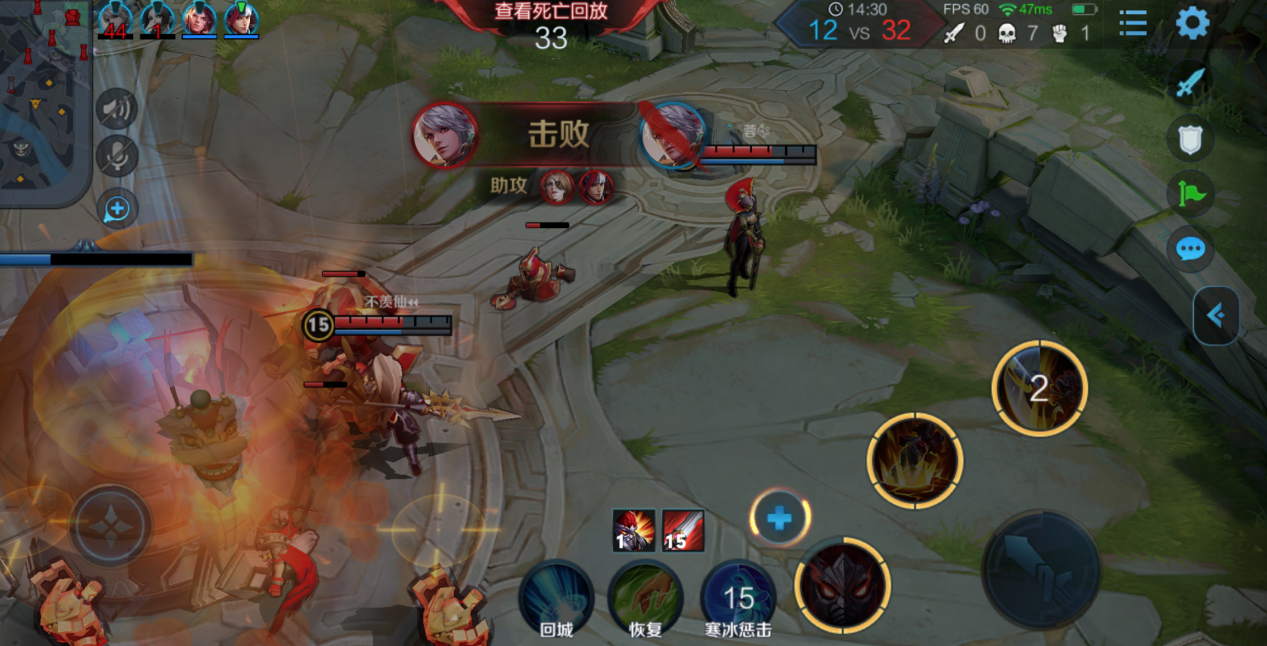Use the 寒冰惩击 smite spell
The height and width of the screenshot is (646, 1267).
point(738,596)
